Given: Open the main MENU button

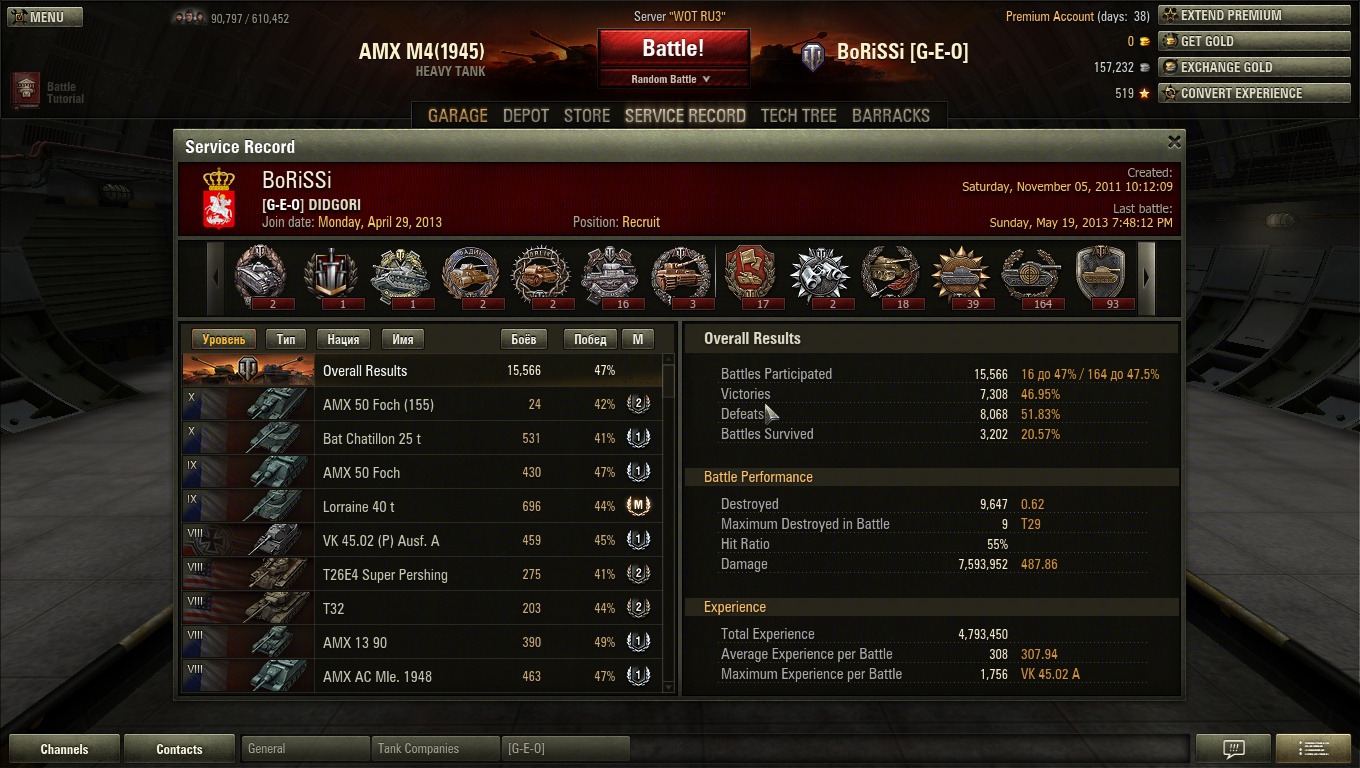Looking at the screenshot, I should (45, 17).
